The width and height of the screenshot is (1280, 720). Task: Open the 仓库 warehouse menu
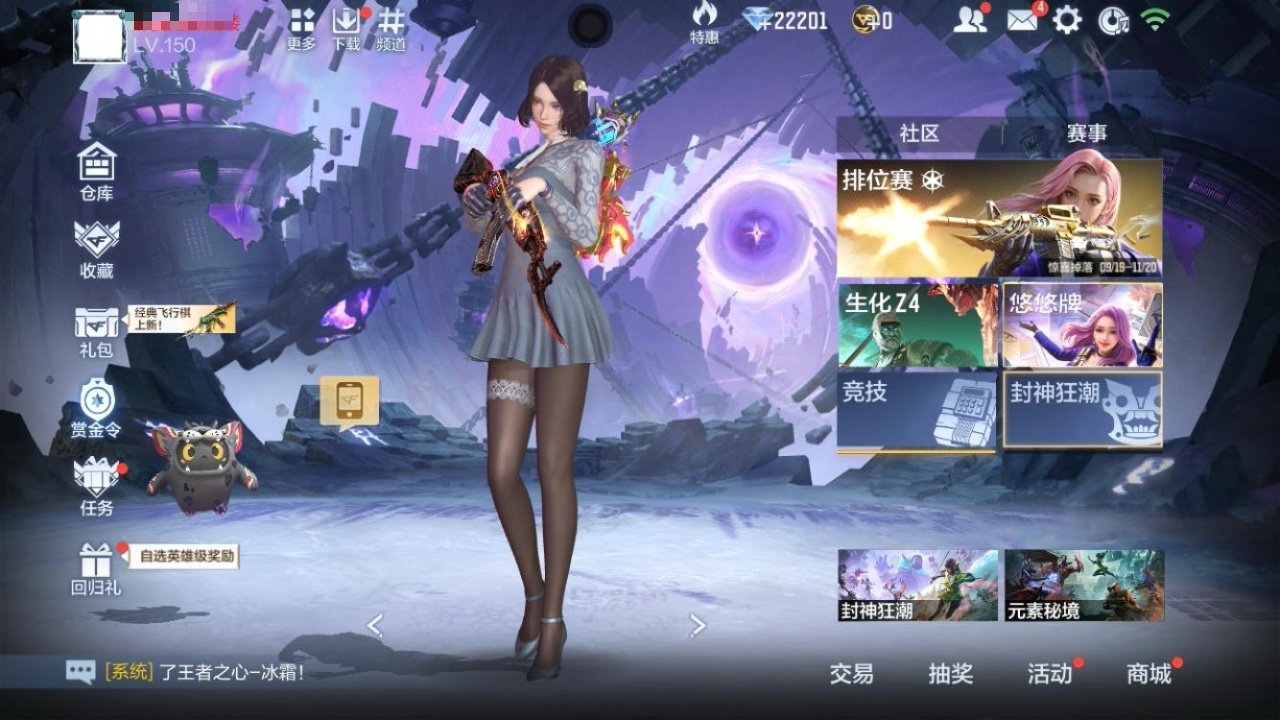click(x=97, y=171)
